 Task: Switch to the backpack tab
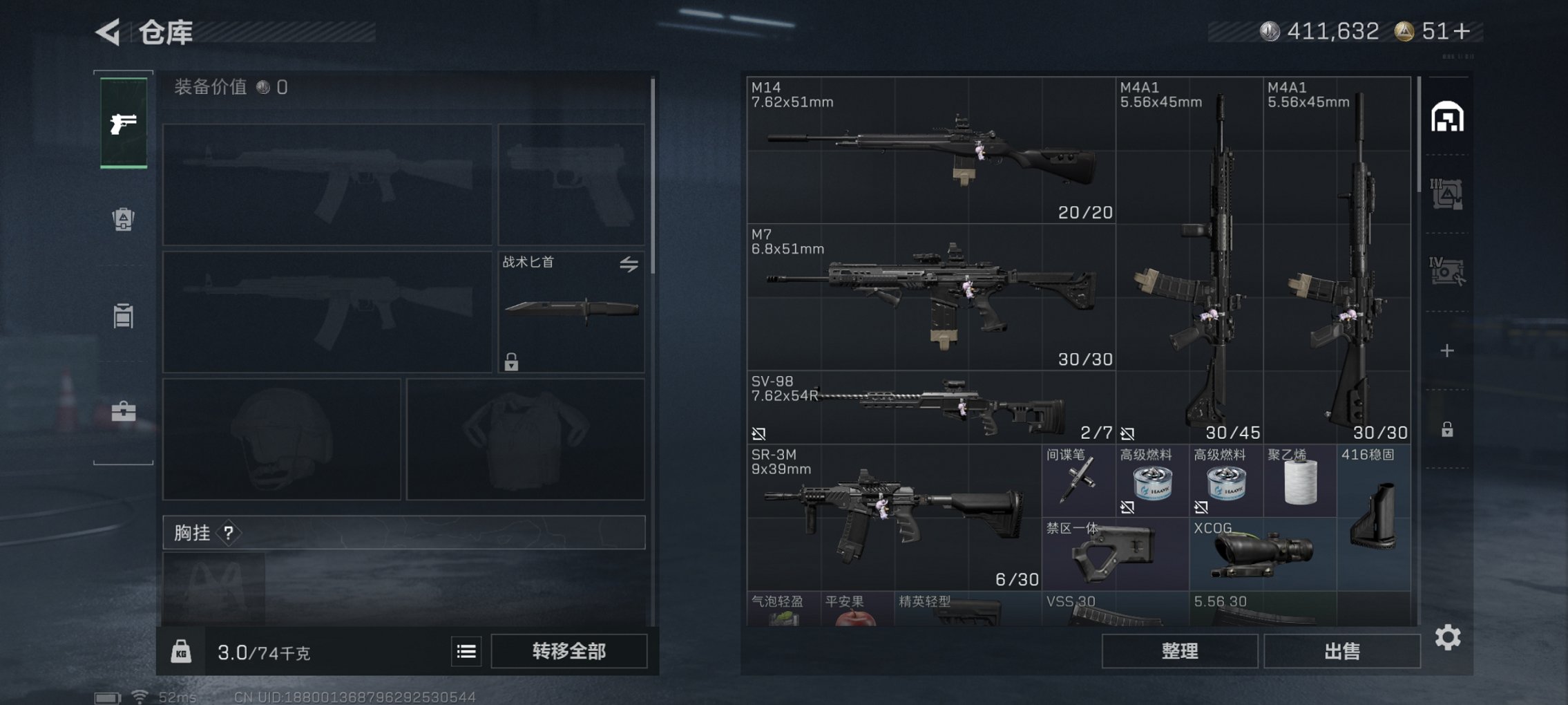[x=124, y=219]
